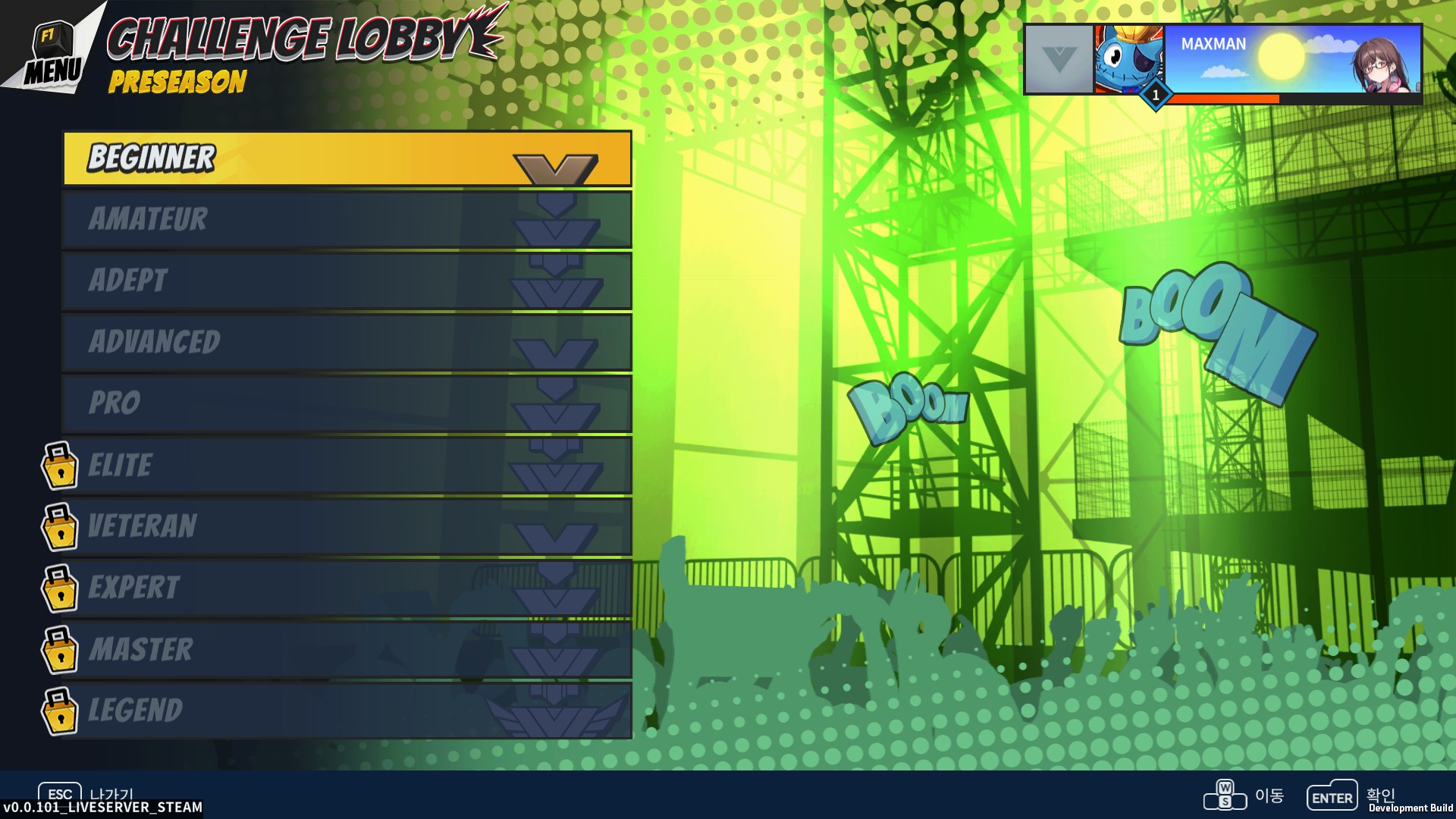Pick the Adept challenge tier
This screenshot has height=819, width=1456.
[x=347, y=281]
